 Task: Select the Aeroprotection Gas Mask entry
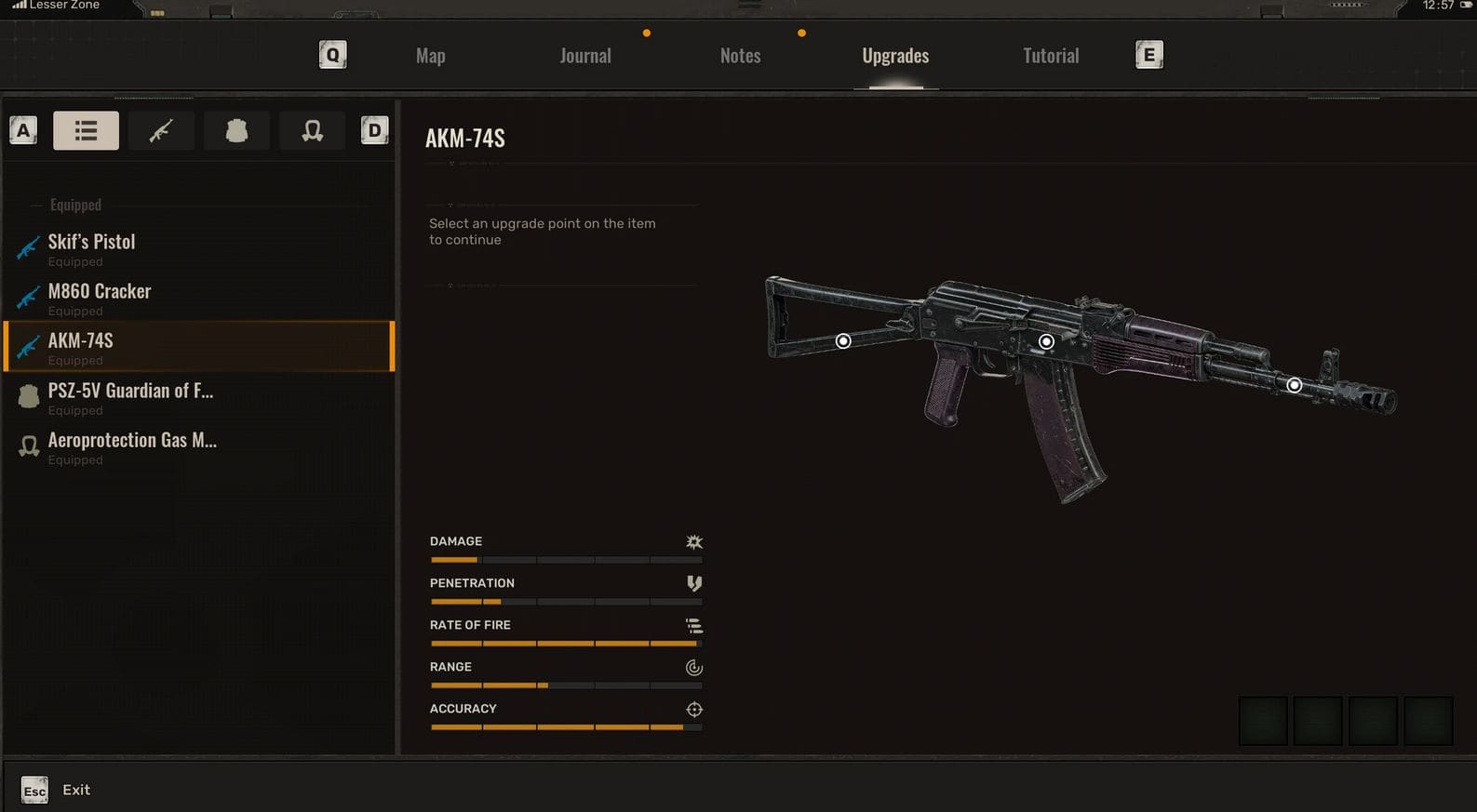(132, 446)
